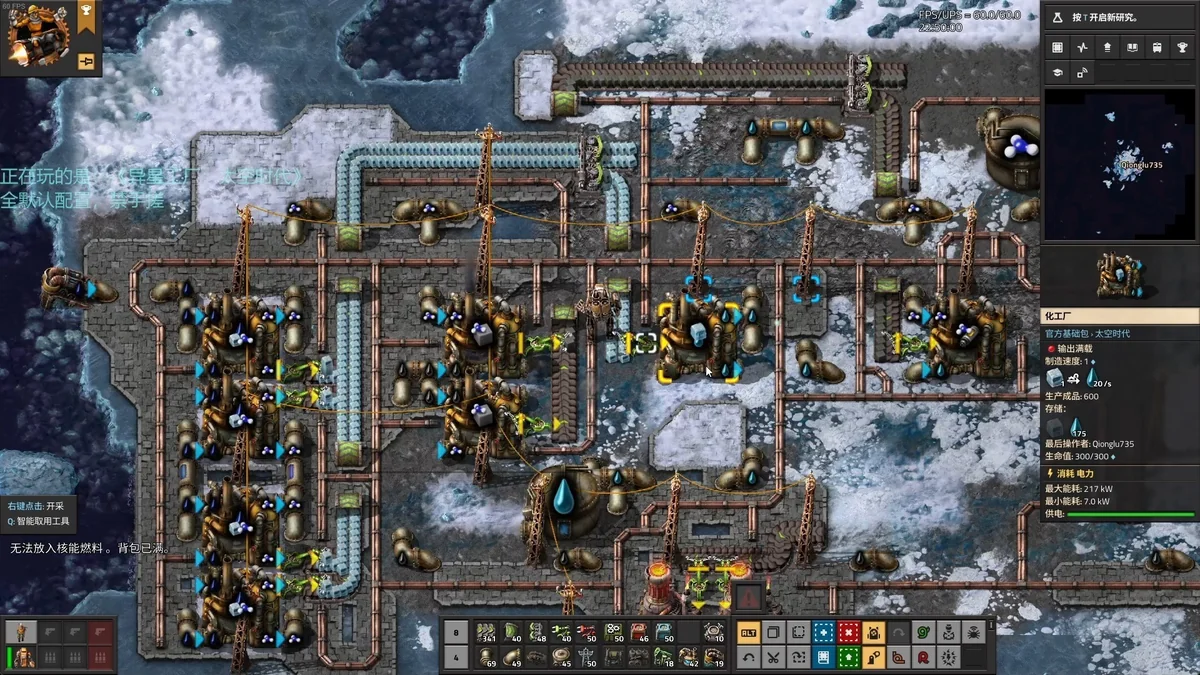Viewport: 1200px width, 675px height.
Task: Open the research prompt with the flask icon
Action: 1059,17
